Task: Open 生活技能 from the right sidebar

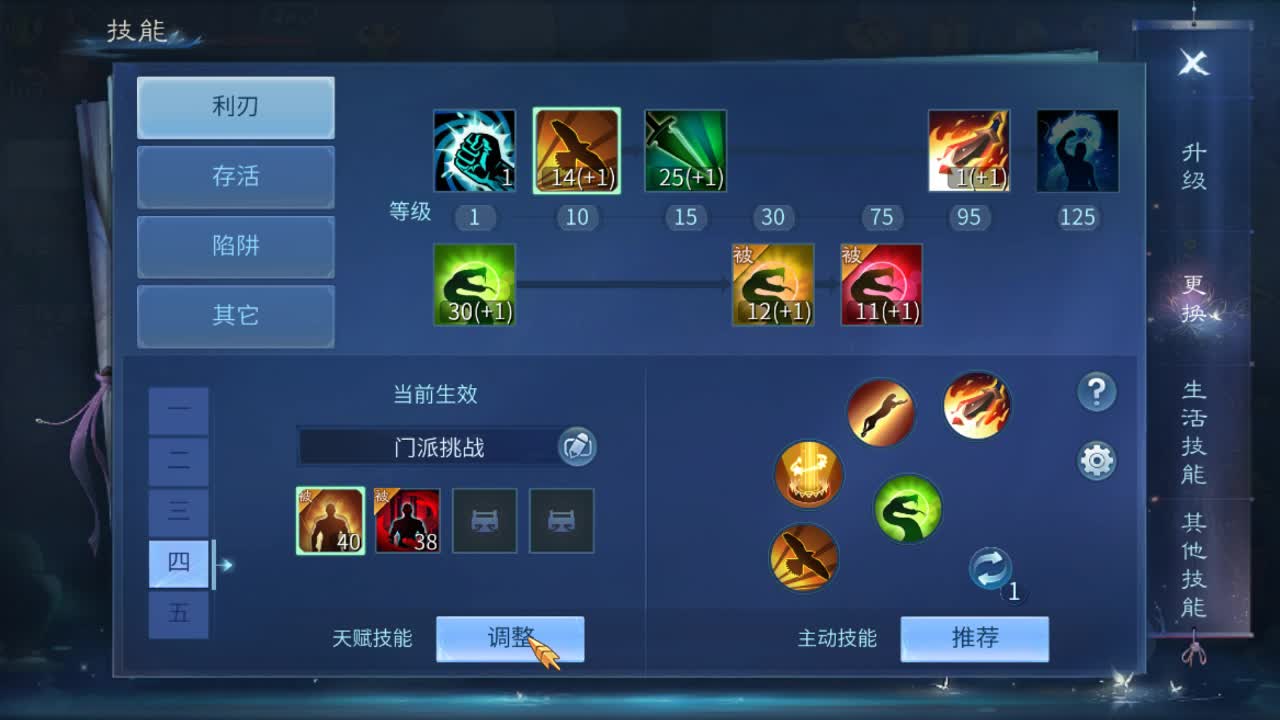Action: pos(1191,437)
